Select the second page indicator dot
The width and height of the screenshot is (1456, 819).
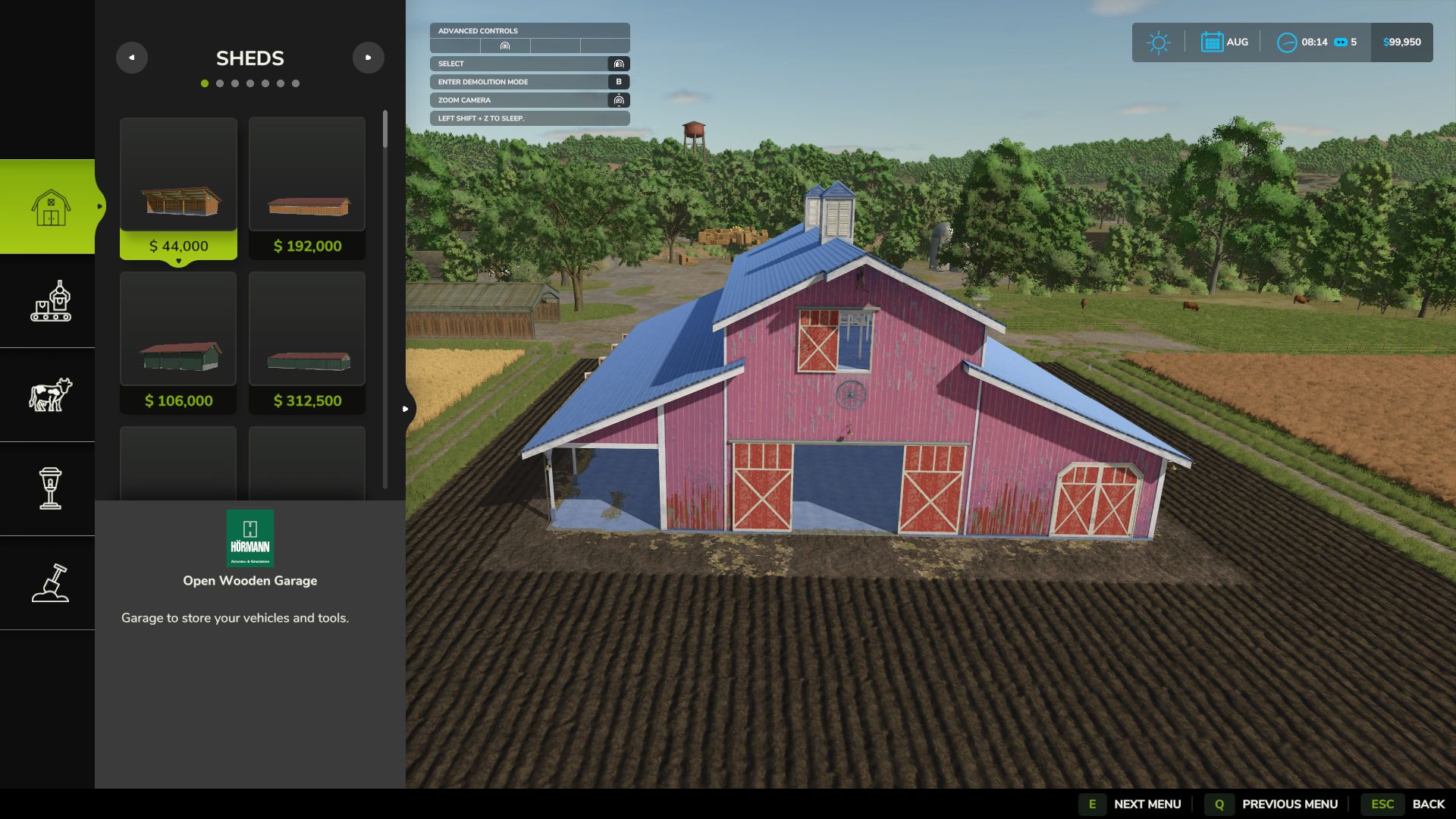pos(220,83)
